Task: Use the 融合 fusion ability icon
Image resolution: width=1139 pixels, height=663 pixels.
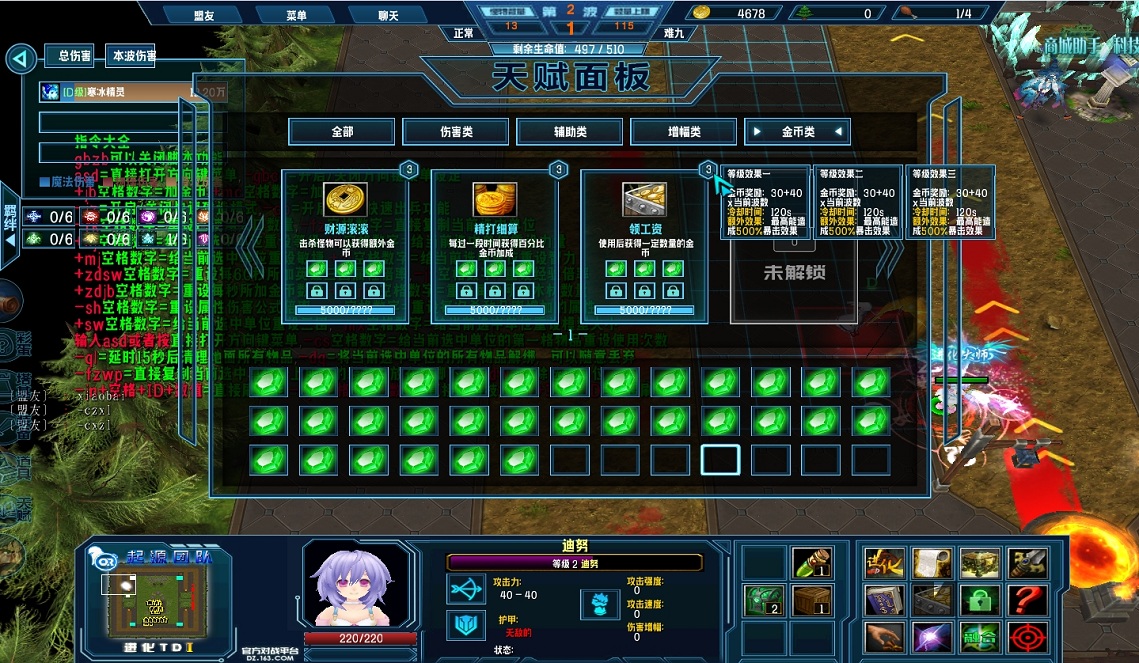Action: [x=980, y=637]
